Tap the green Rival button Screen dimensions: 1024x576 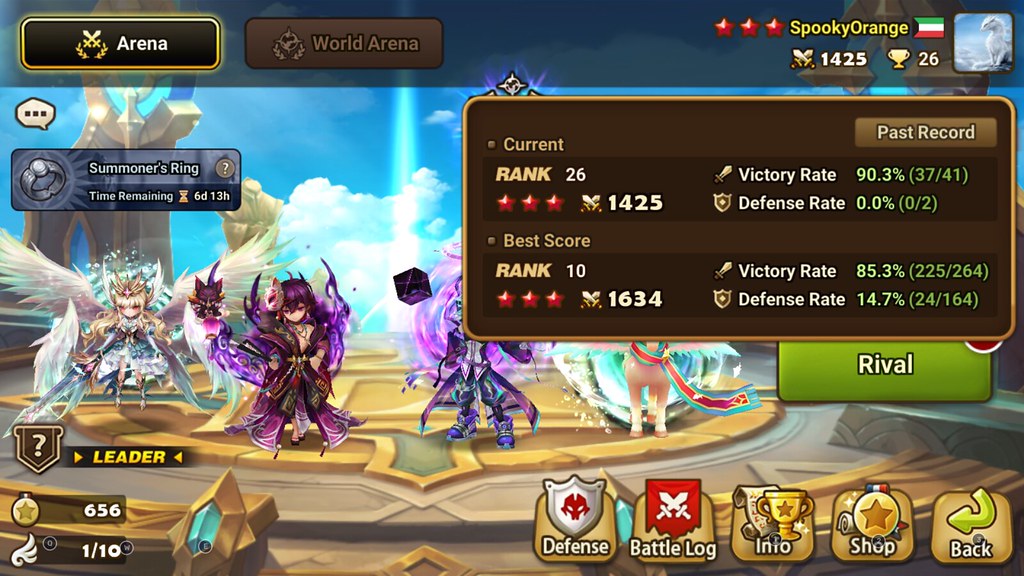pos(885,365)
